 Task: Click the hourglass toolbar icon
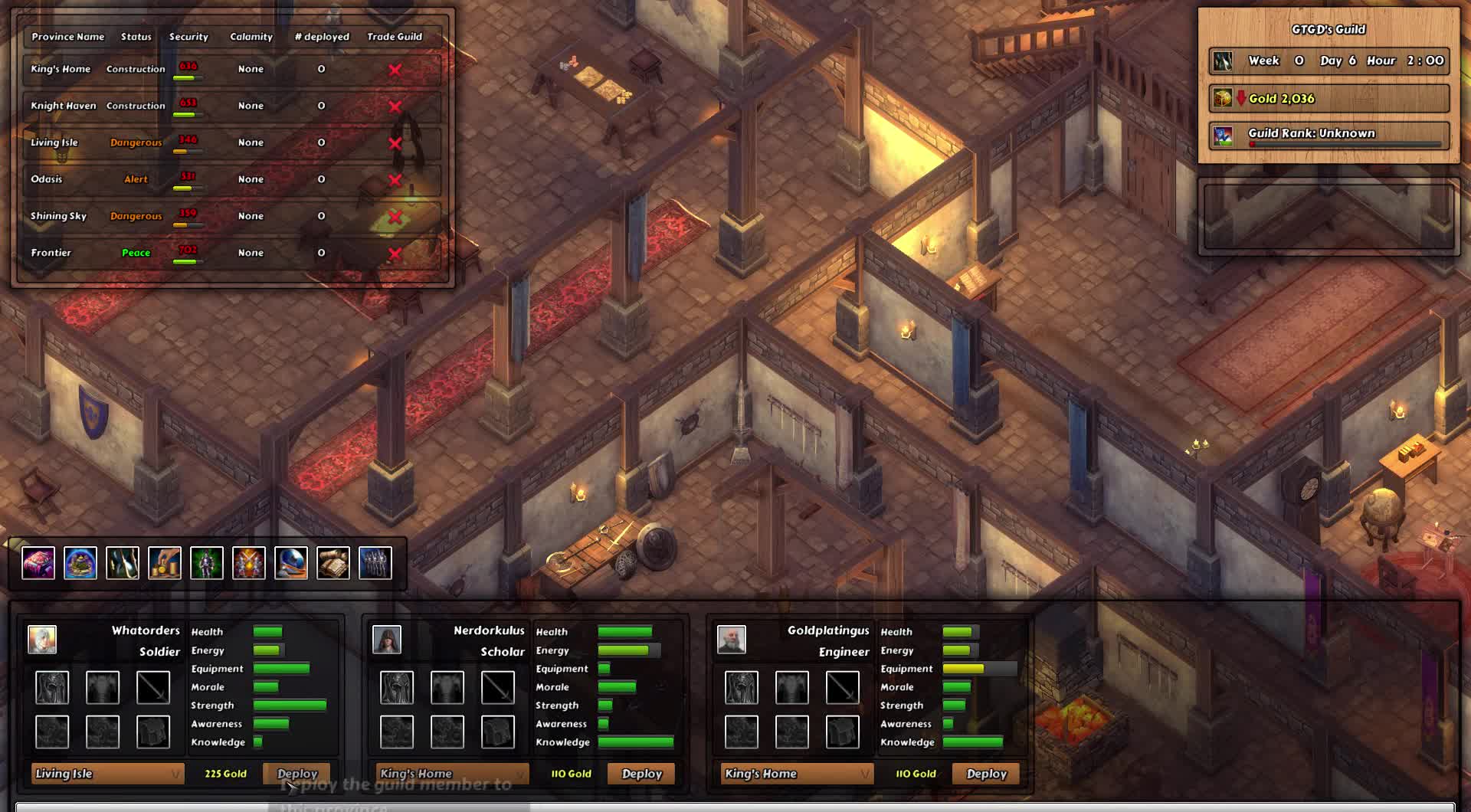[123, 563]
